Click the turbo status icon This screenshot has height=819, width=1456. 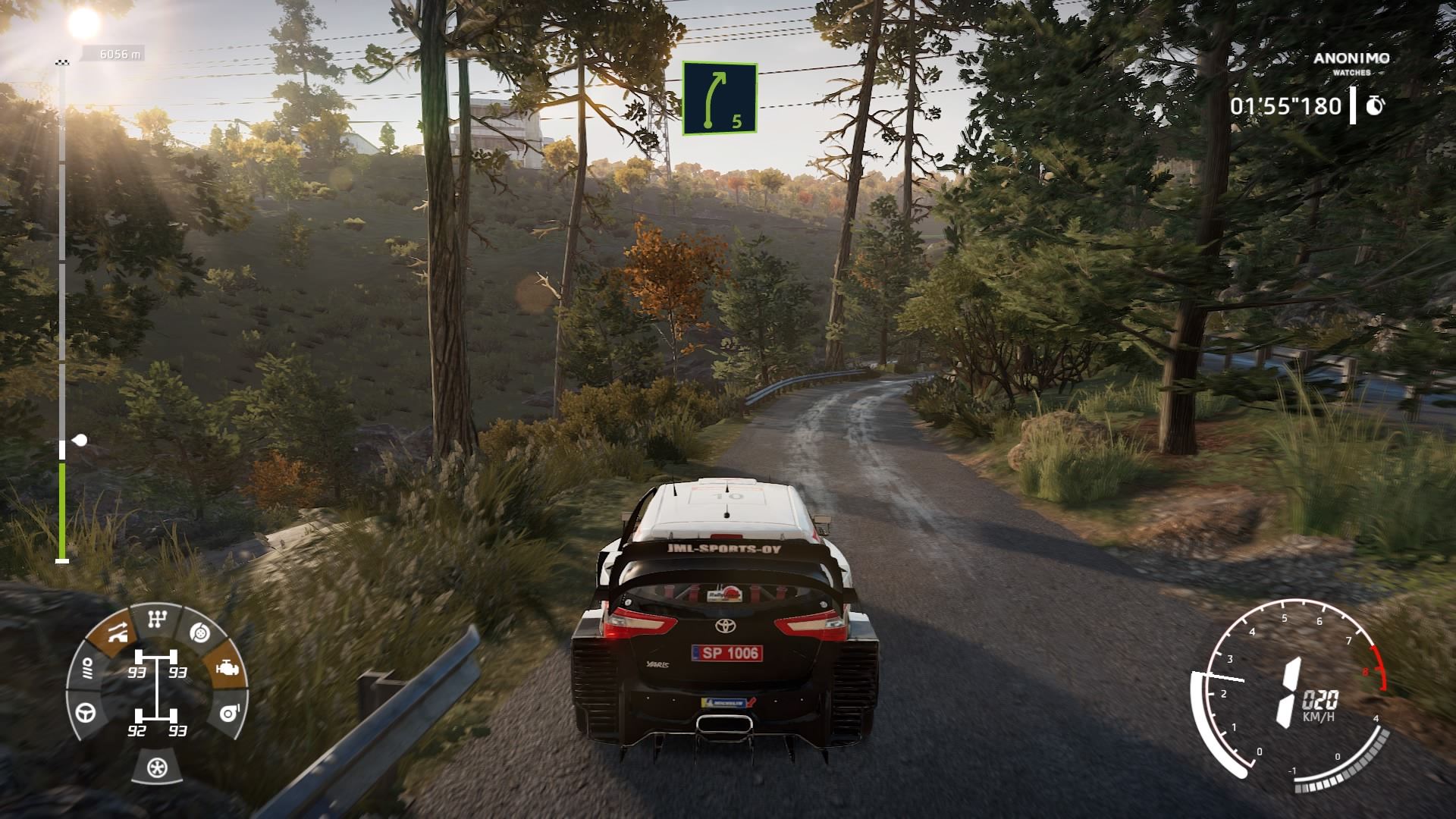pyautogui.click(x=225, y=713)
